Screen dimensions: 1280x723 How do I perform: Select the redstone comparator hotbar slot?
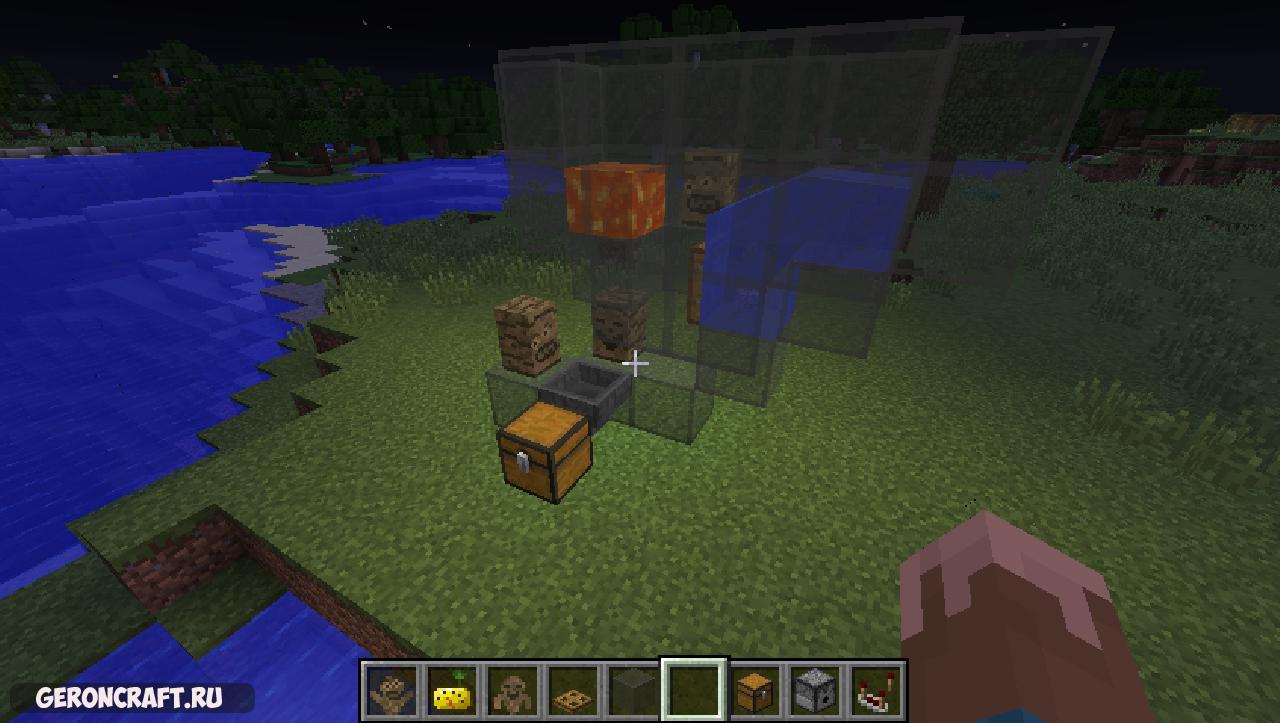tap(876, 690)
